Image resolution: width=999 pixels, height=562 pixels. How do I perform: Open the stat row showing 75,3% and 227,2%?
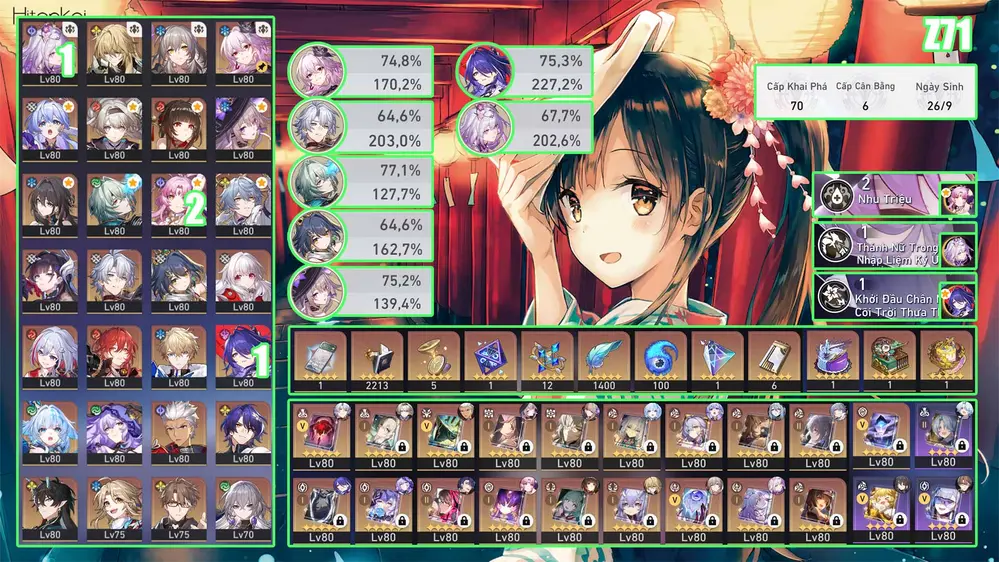pos(524,71)
